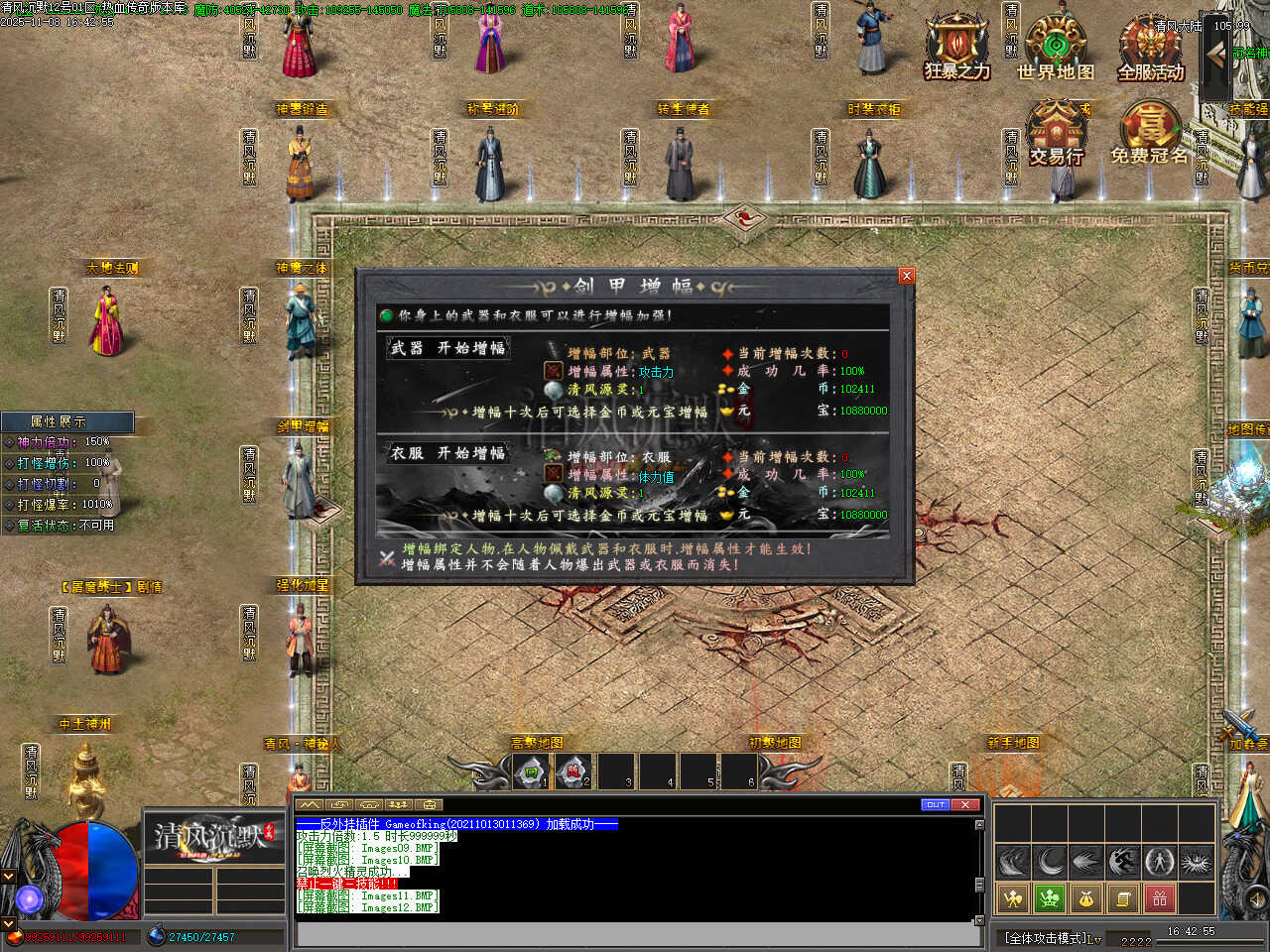Open the gold money bag icon
This screenshot has width=1270, height=952.
tap(1086, 898)
